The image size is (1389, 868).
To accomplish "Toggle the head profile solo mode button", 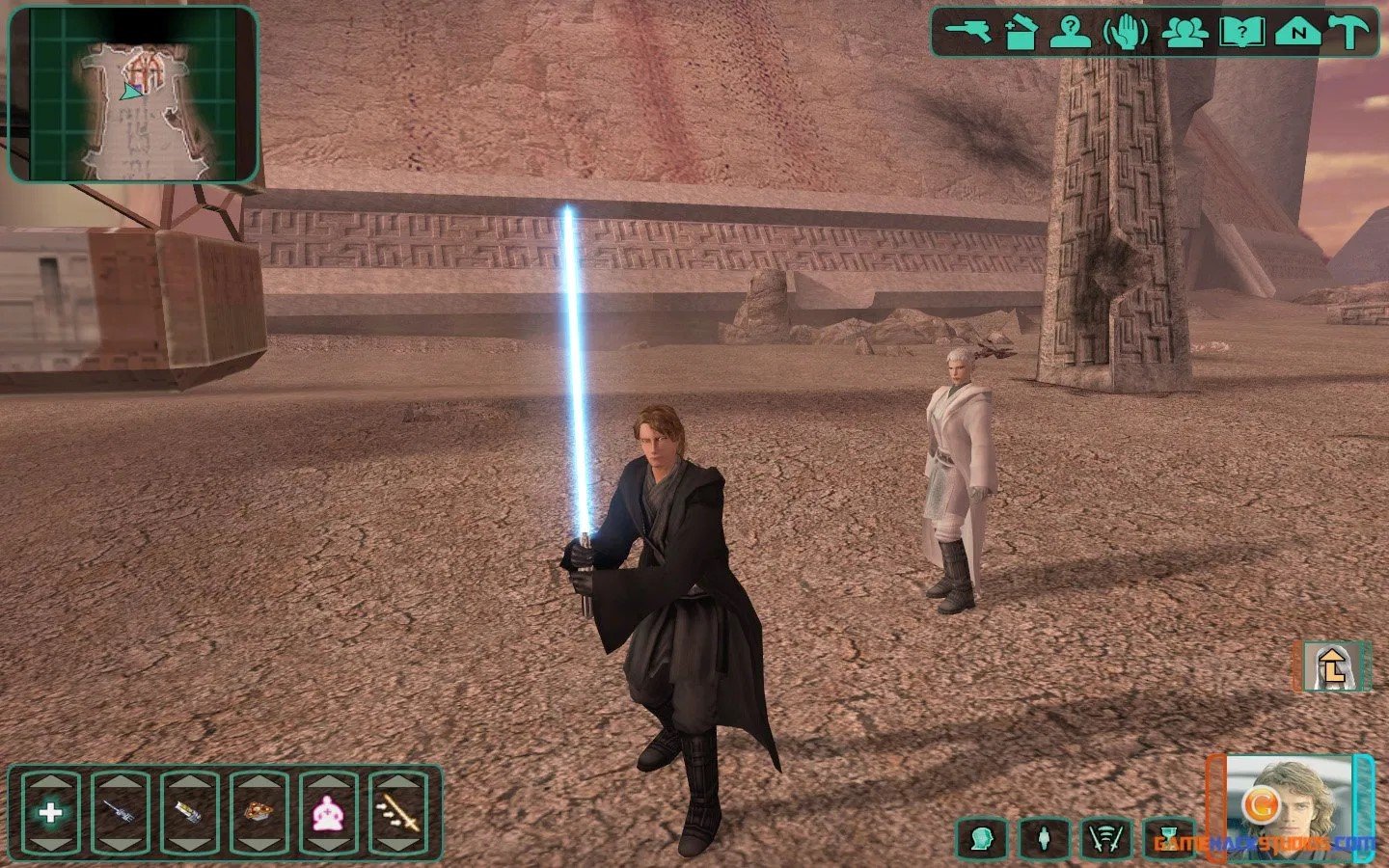I will (x=982, y=838).
